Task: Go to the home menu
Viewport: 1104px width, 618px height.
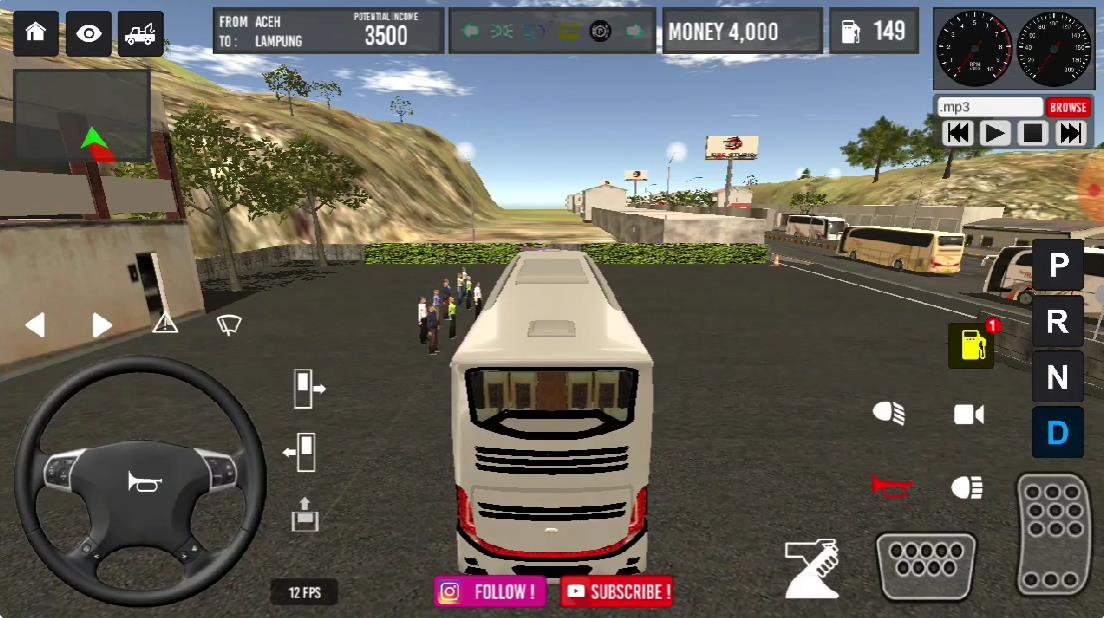Action: [x=36, y=33]
